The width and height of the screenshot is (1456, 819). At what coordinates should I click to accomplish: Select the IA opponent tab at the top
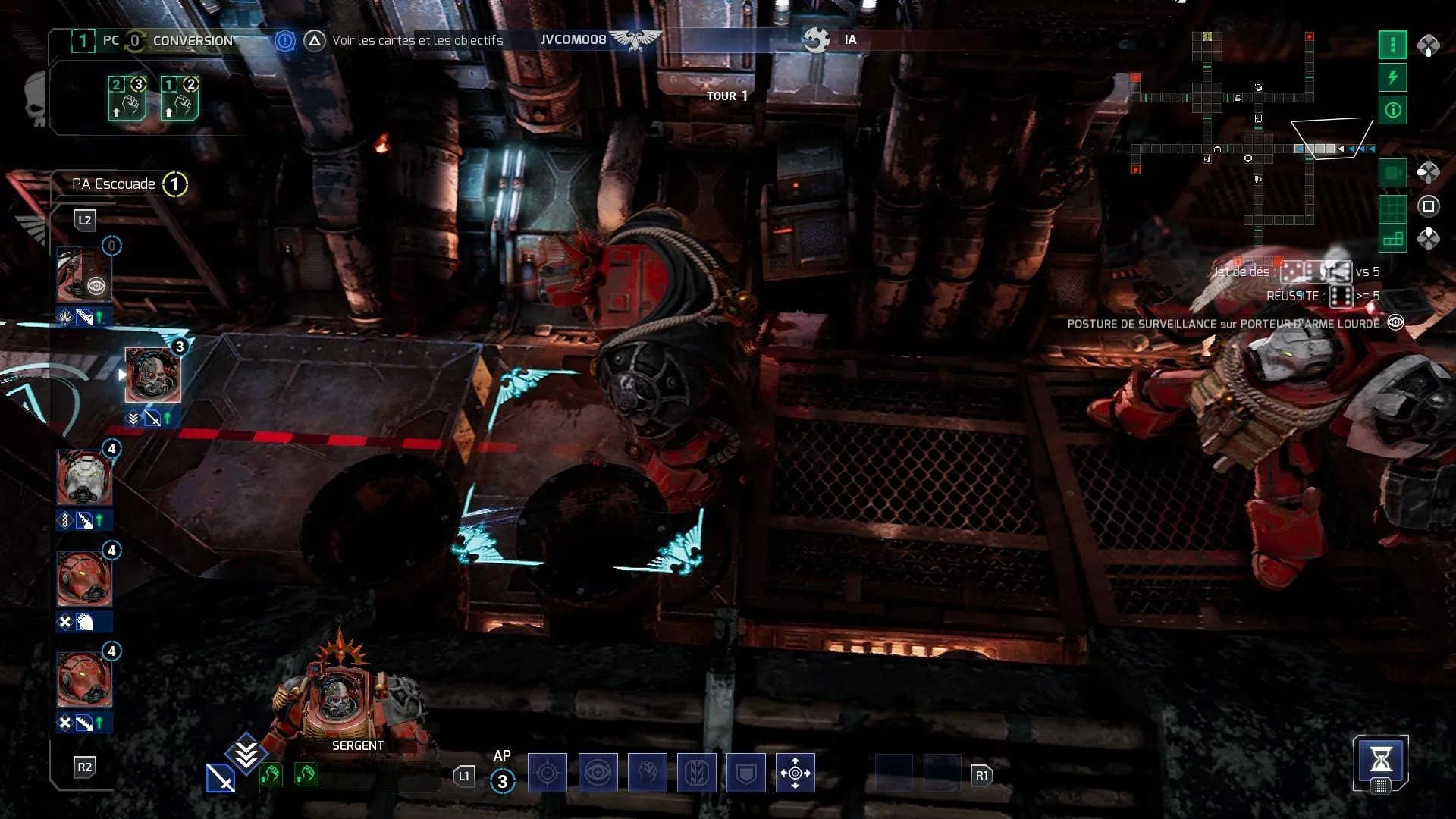pyautogui.click(x=850, y=40)
